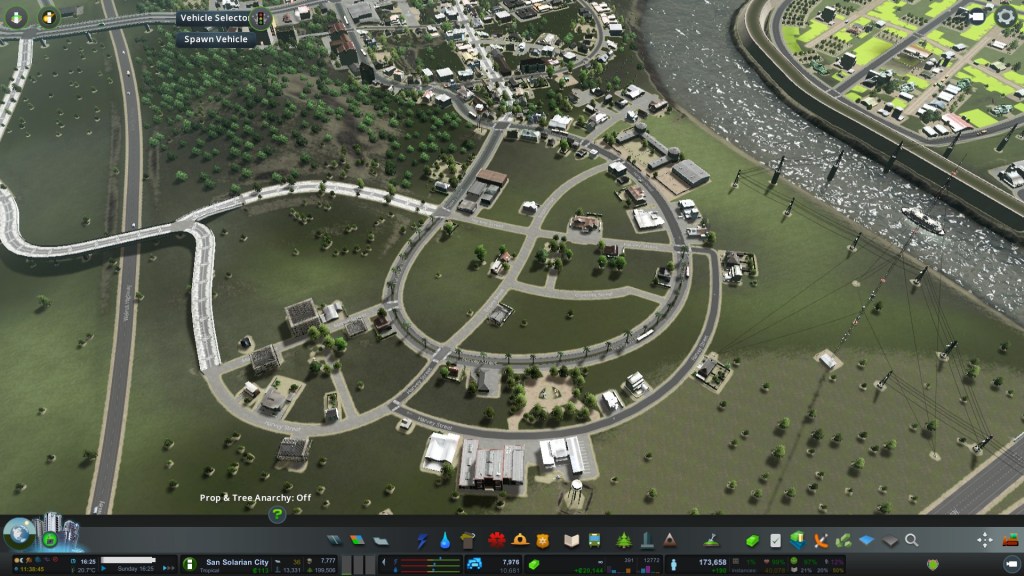Select the magnifying glass search tool

tap(912, 540)
